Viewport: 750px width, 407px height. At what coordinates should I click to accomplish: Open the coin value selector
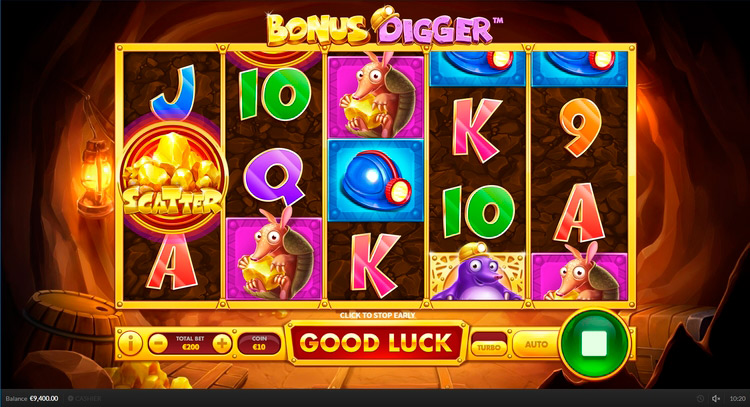(260, 344)
